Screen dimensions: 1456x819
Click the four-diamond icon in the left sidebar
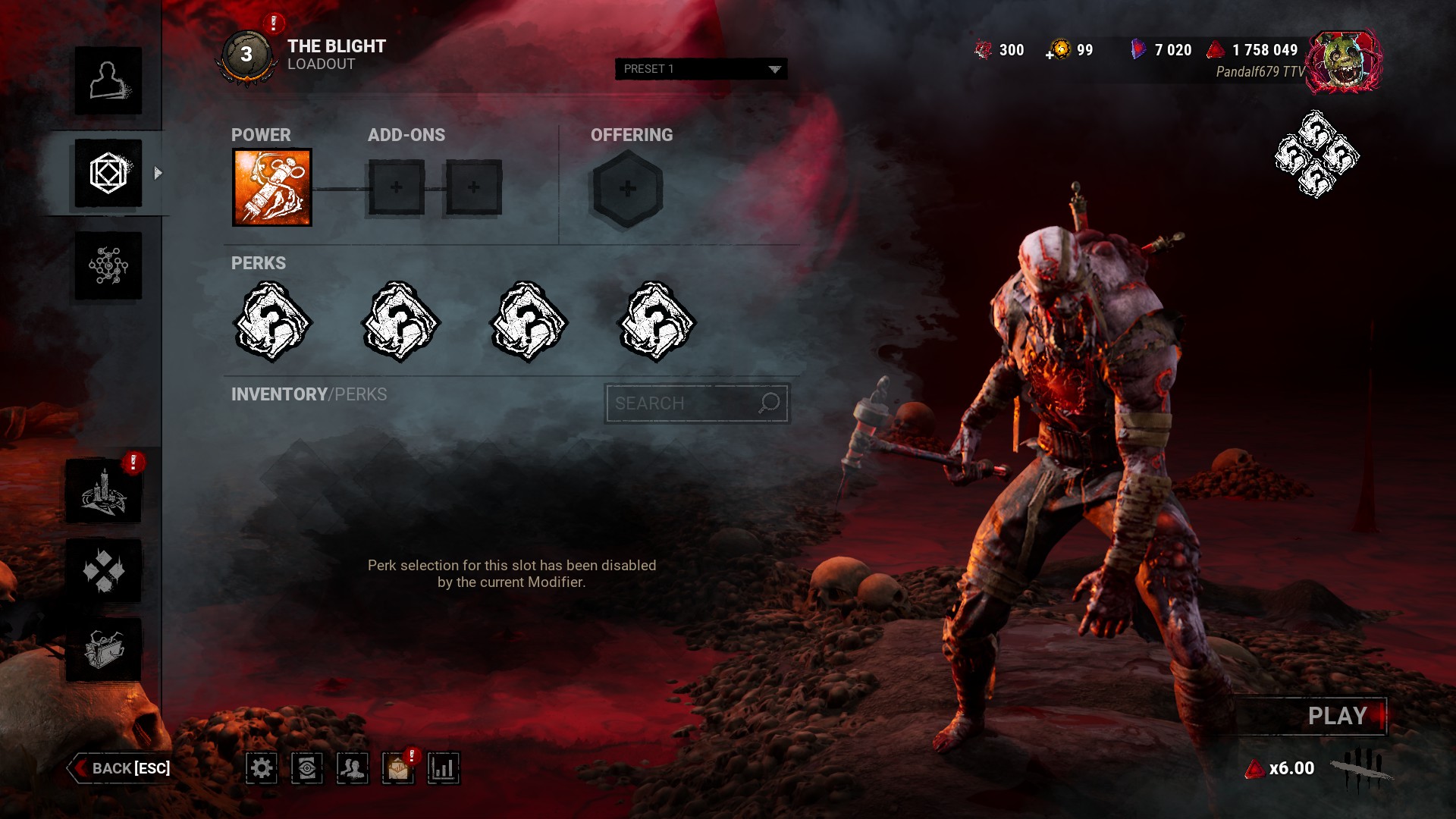(x=104, y=570)
